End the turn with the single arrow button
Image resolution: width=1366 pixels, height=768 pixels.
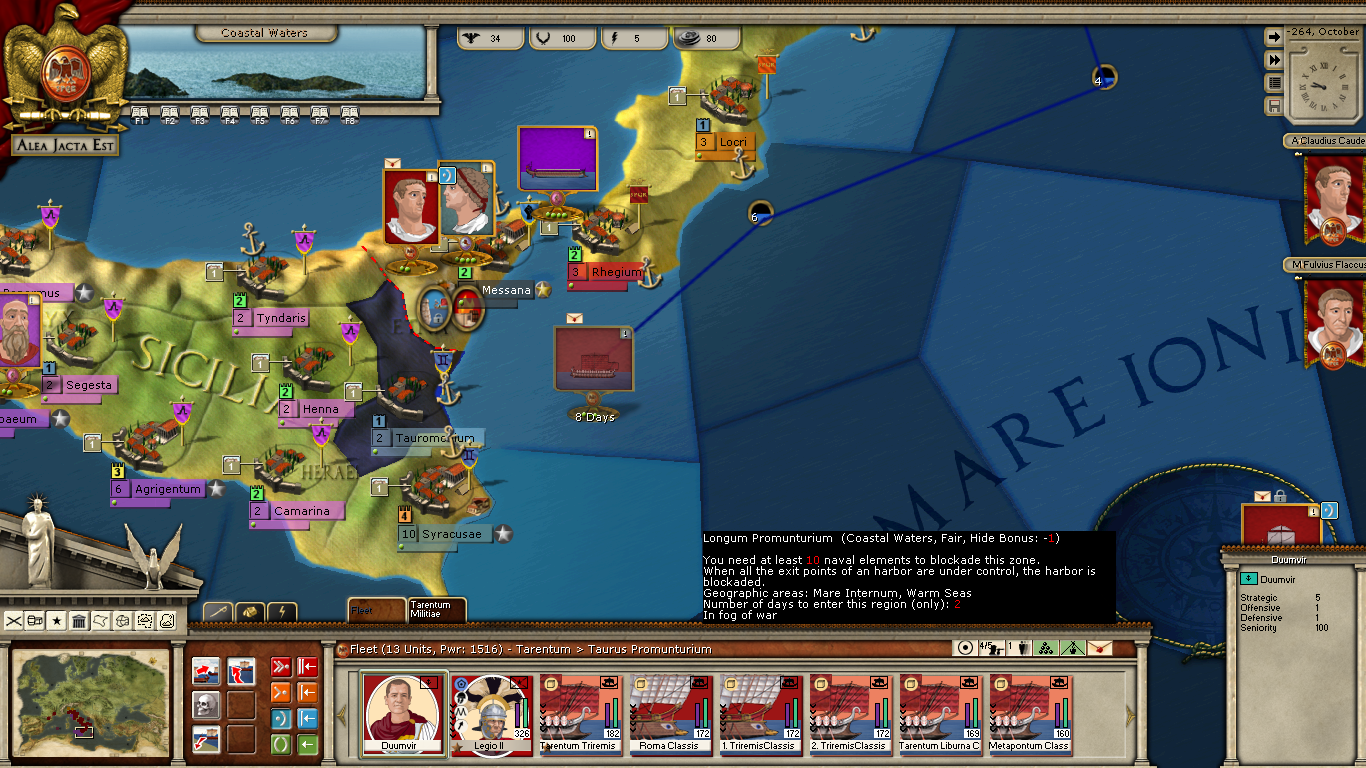point(1274,37)
